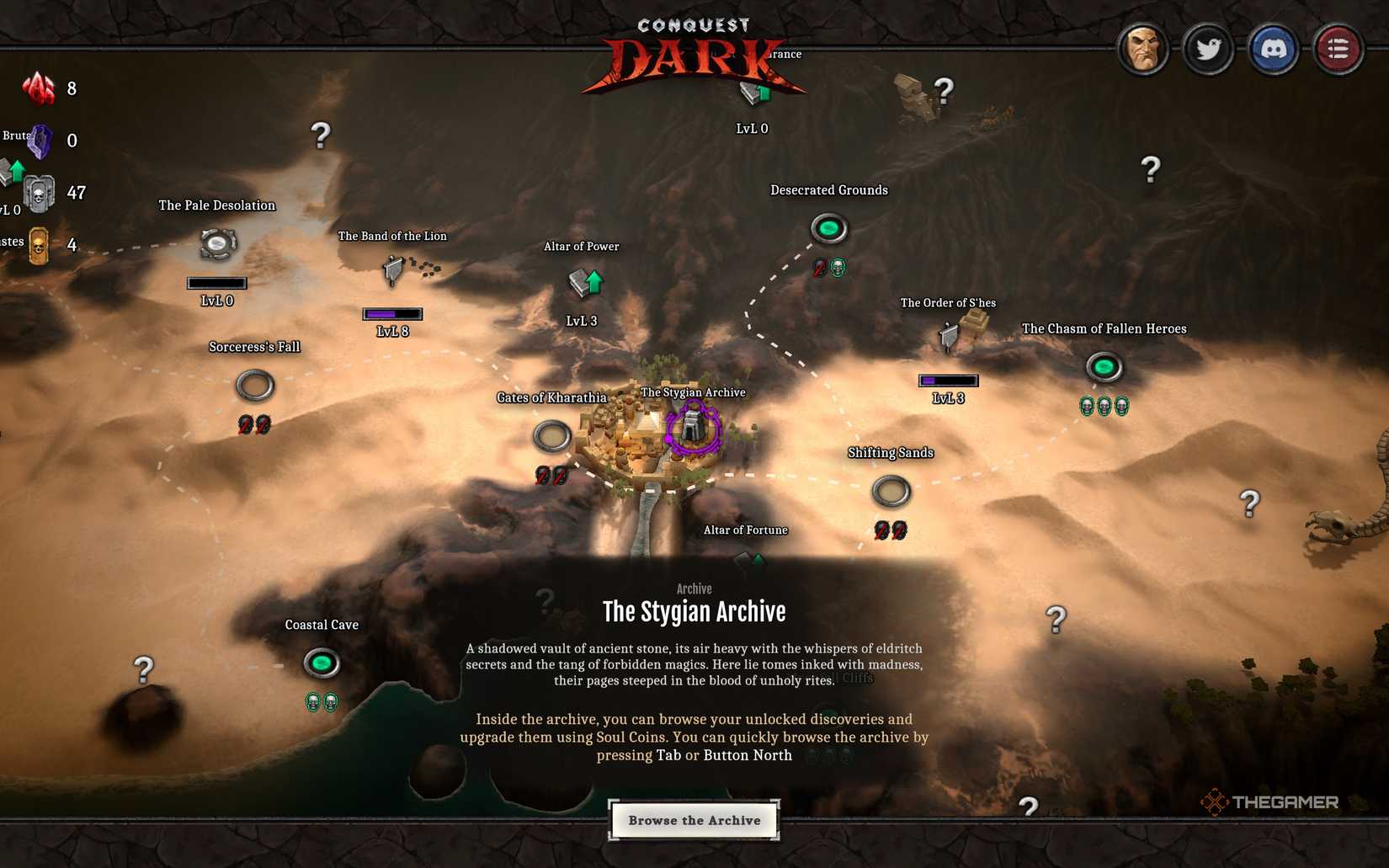Select the Desecrated Grounds green portal

pos(829,227)
